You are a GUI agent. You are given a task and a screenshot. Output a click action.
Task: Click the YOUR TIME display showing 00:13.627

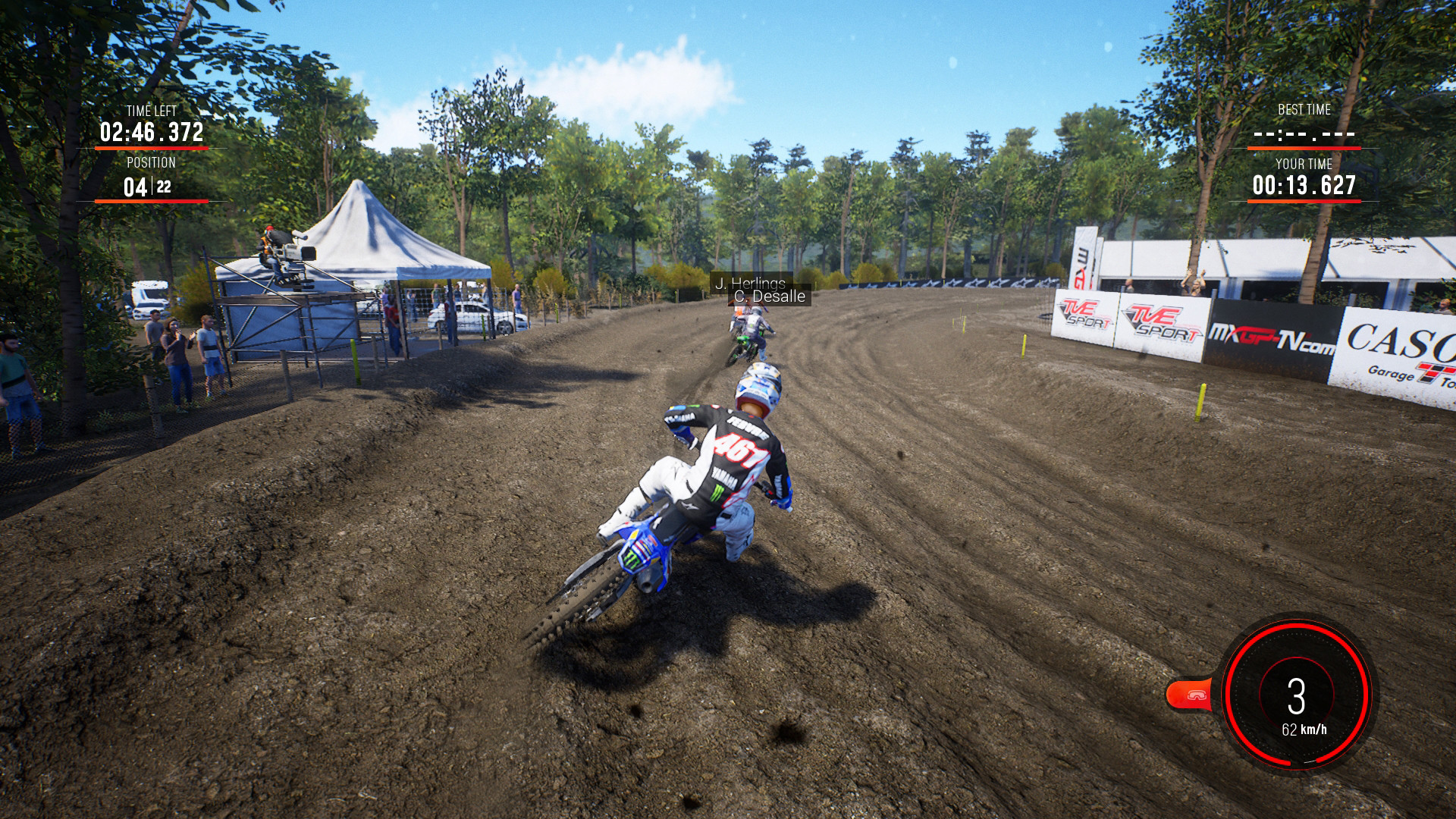(x=1304, y=183)
